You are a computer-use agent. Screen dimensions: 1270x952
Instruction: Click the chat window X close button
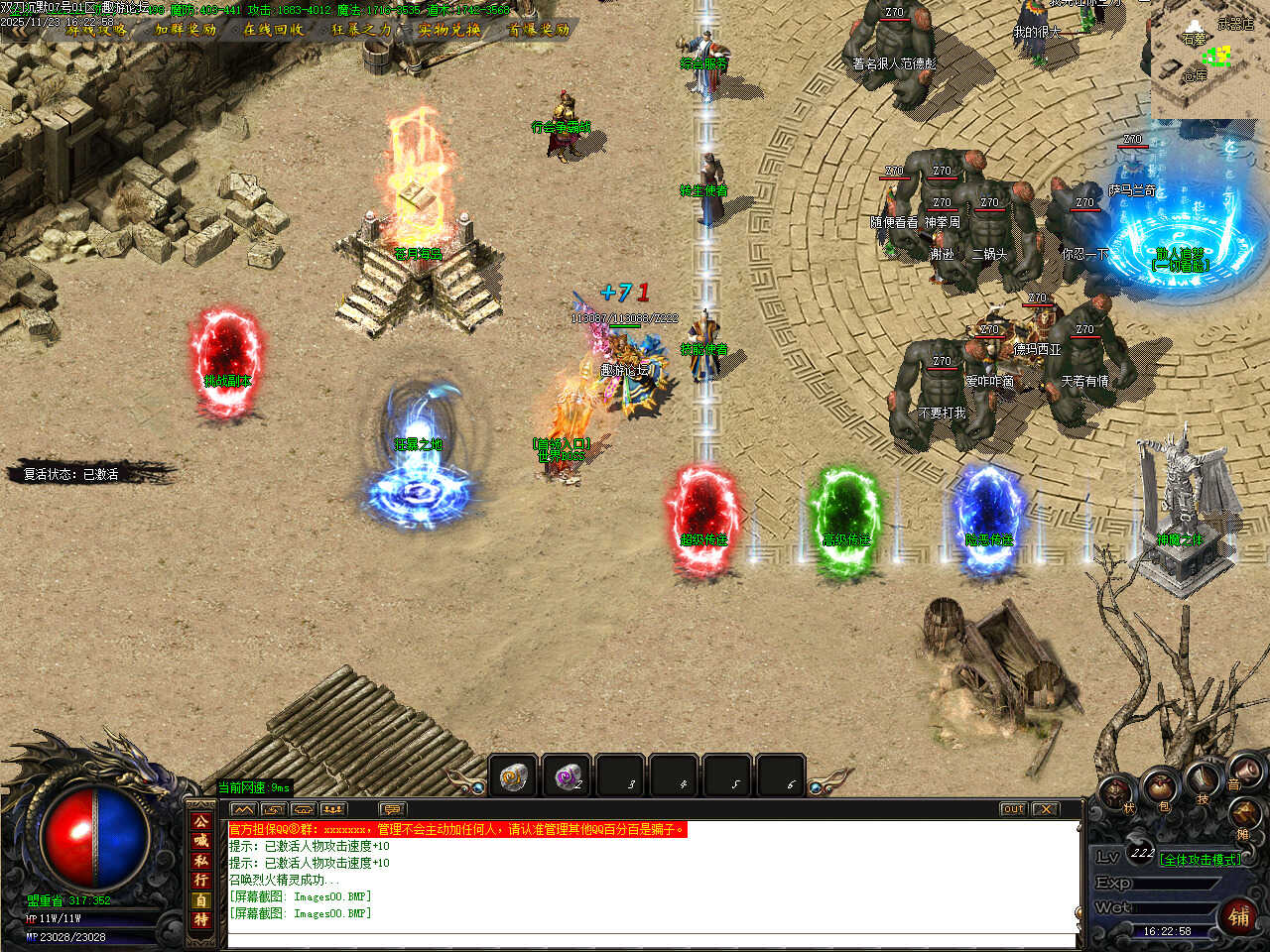(1045, 809)
